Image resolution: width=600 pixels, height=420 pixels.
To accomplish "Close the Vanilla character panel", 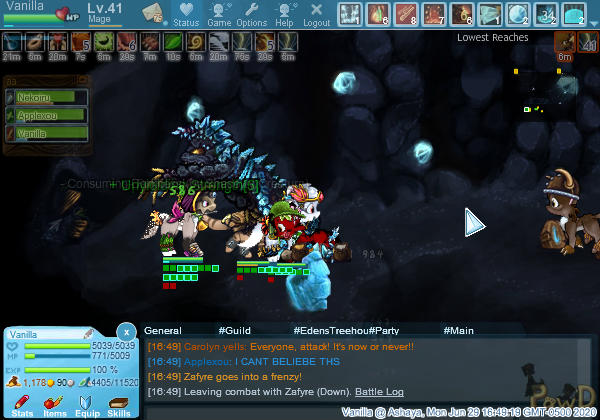I will (x=126, y=331).
